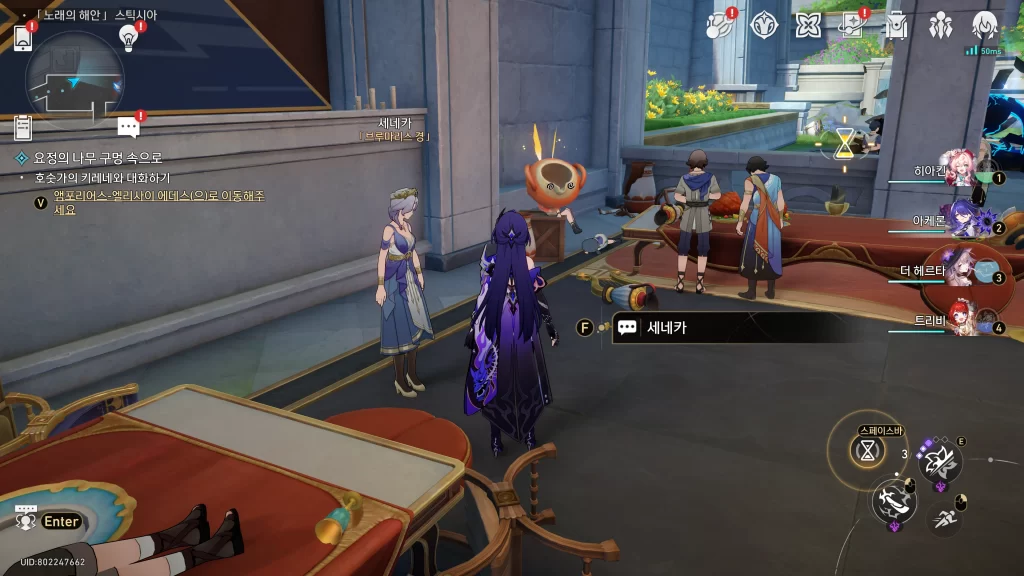
Task: Open the clipboard mission log icon
Action: click(23, 127)
